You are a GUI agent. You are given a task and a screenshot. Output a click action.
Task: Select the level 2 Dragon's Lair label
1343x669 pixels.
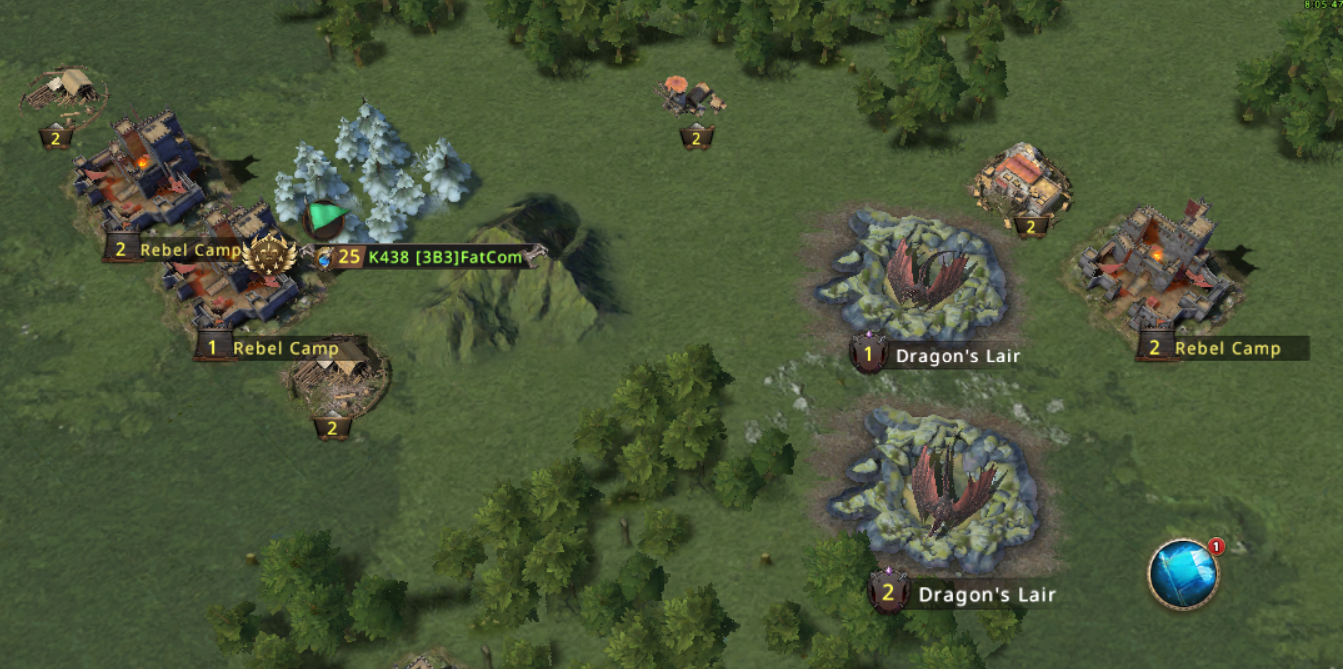pos(963,595)
